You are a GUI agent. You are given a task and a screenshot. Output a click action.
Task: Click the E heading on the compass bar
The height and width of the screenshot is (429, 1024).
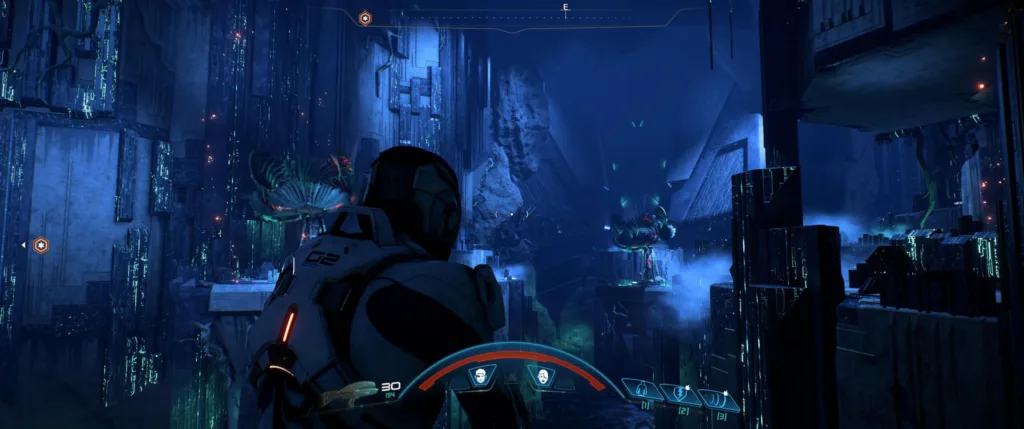pos(566,8)
